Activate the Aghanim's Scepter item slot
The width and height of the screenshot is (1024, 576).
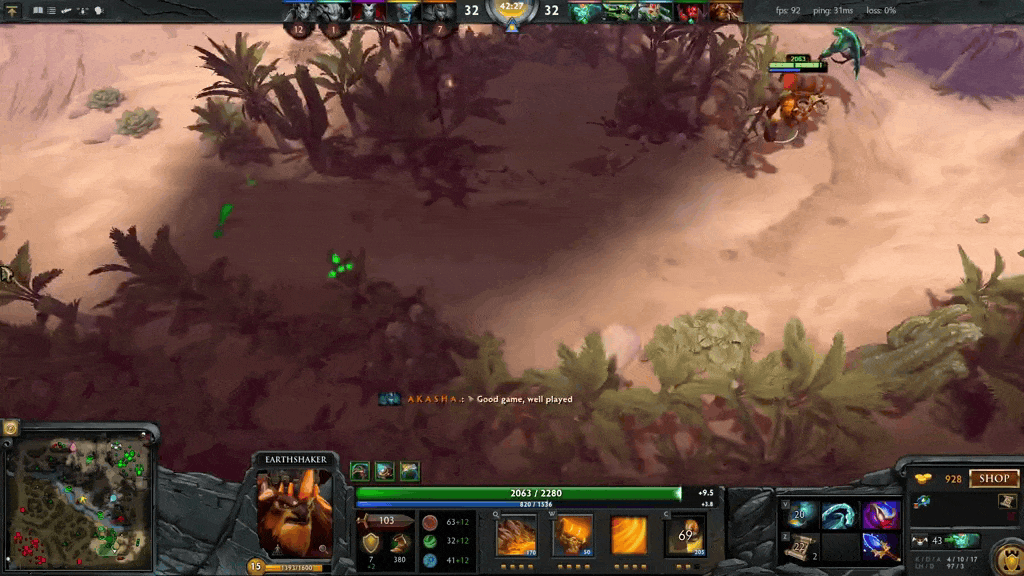[x=881, y=547]
